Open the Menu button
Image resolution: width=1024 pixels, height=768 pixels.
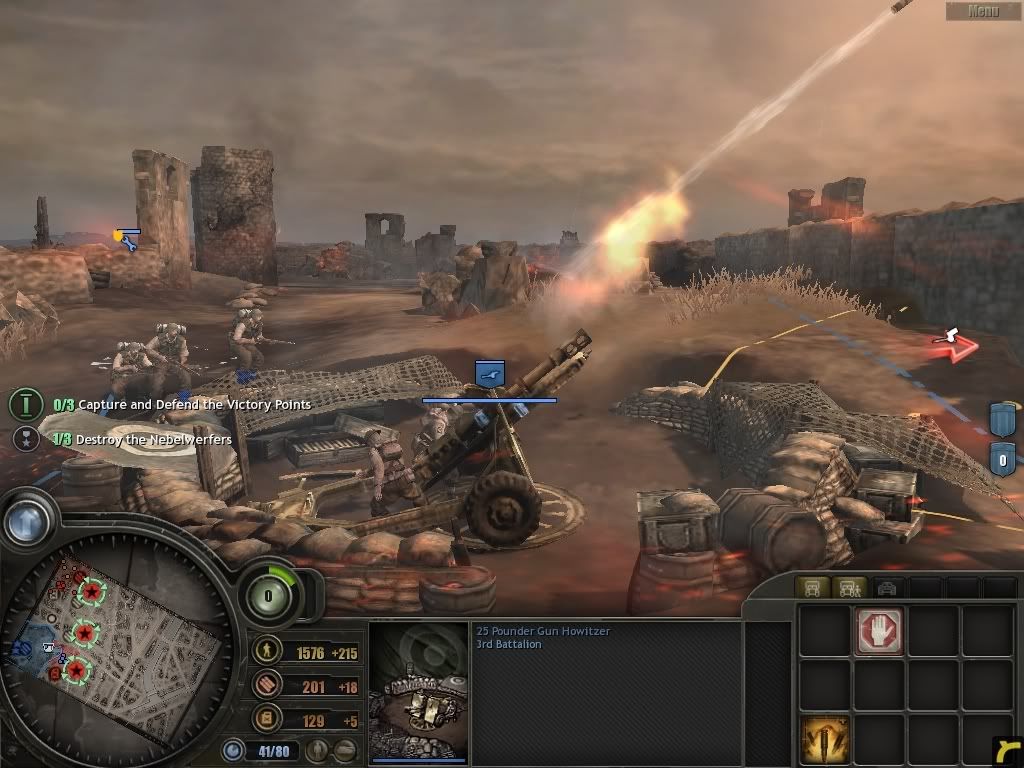pos(983,11)
